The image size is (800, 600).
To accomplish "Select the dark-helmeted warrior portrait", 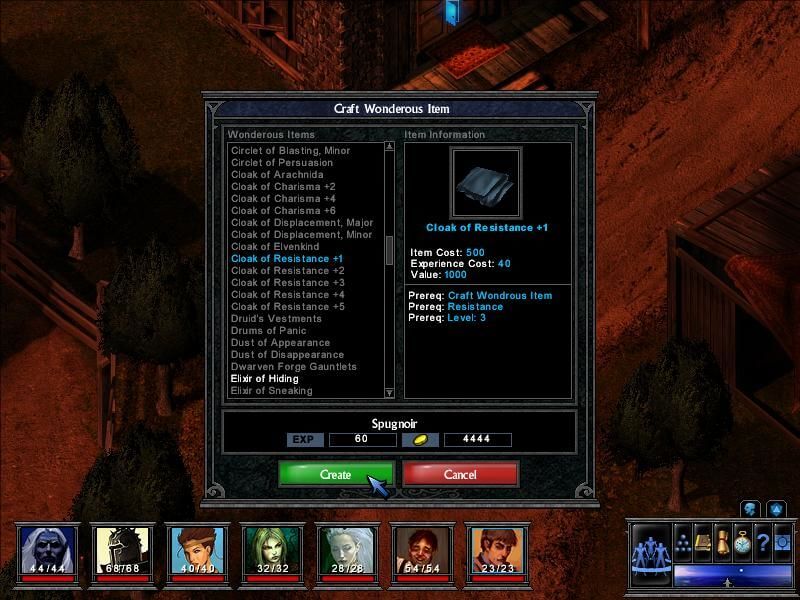I will click(x=121, y=551).
